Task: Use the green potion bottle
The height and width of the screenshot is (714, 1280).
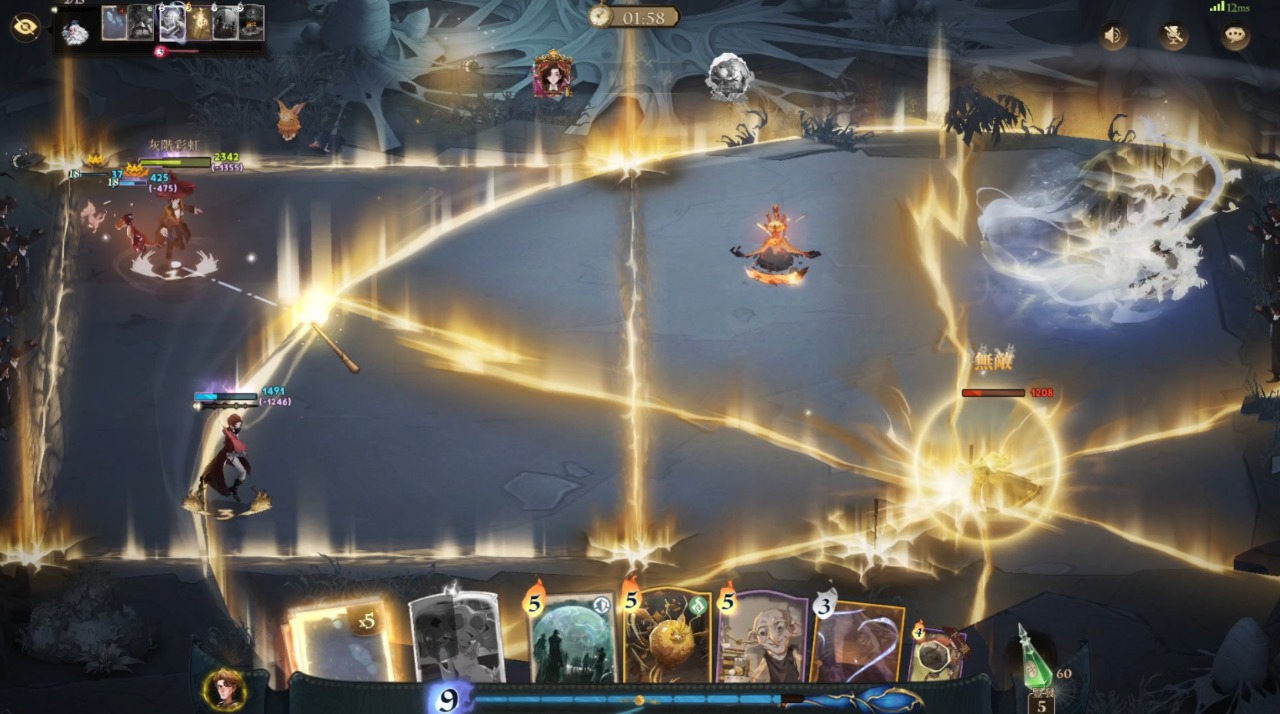Action: [1037, 657]
